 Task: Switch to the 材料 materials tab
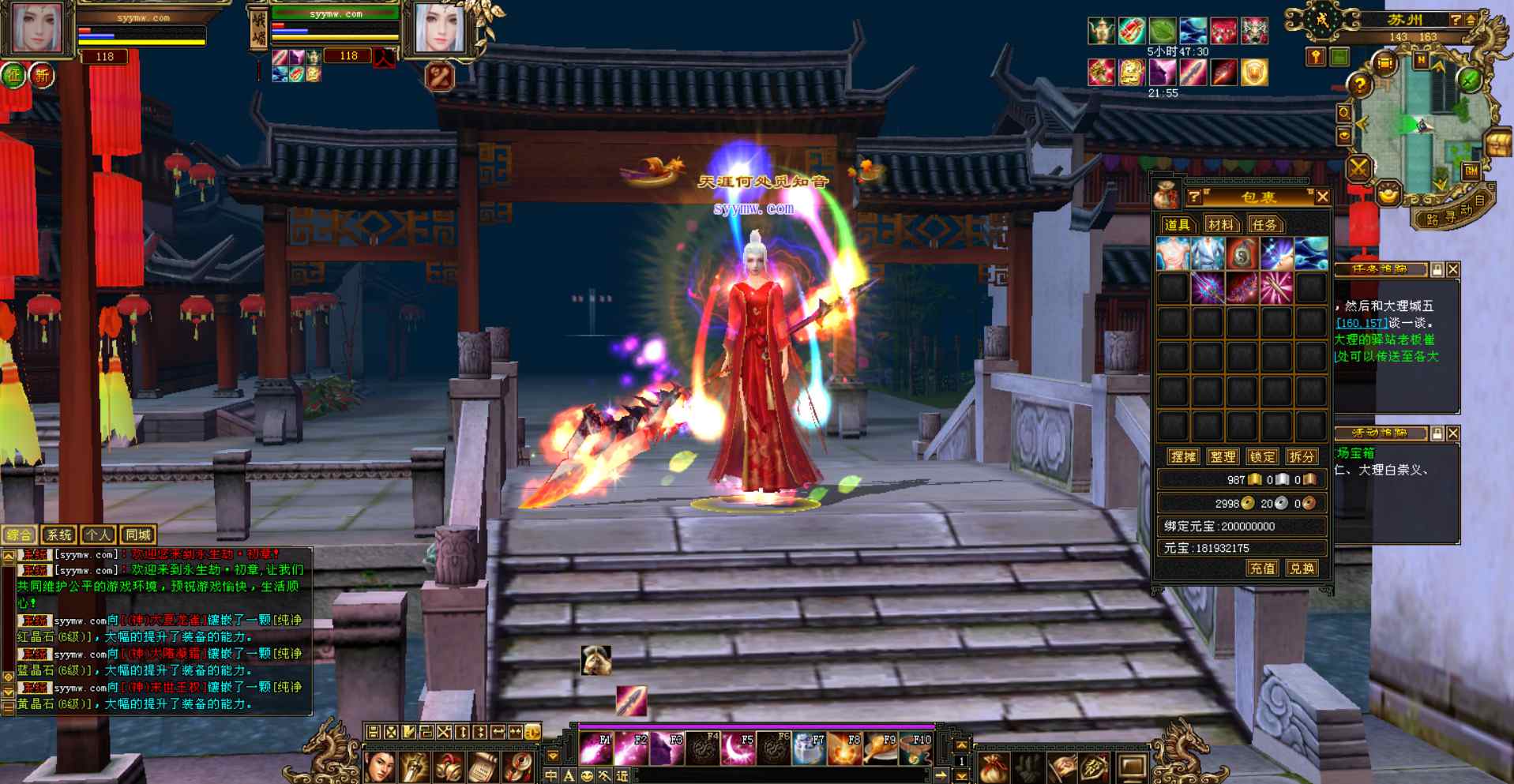click(1219, 225)
